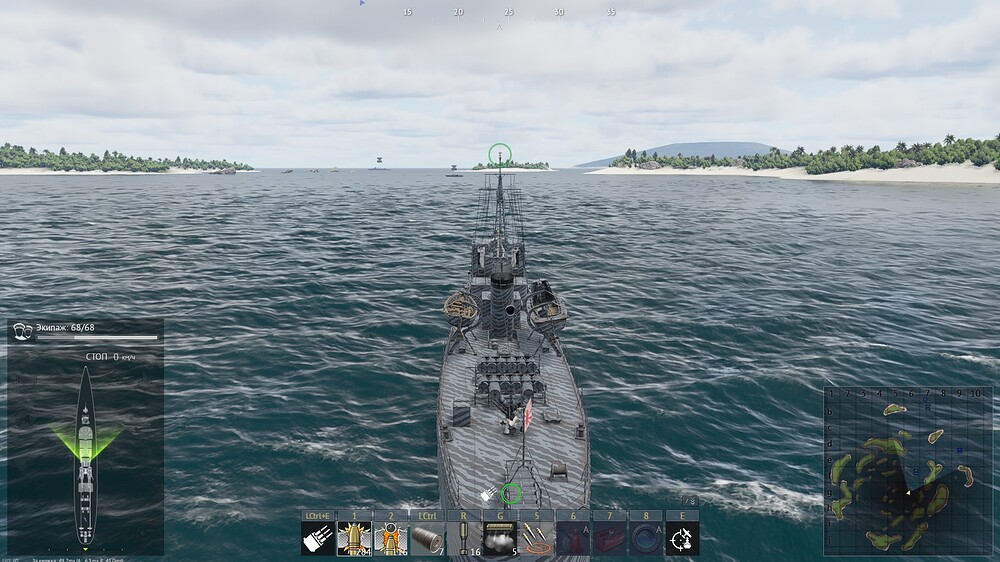This screenshot has height=562, width=1000.
Task: Activate the rocket strike slot
Action: (537, 539)
